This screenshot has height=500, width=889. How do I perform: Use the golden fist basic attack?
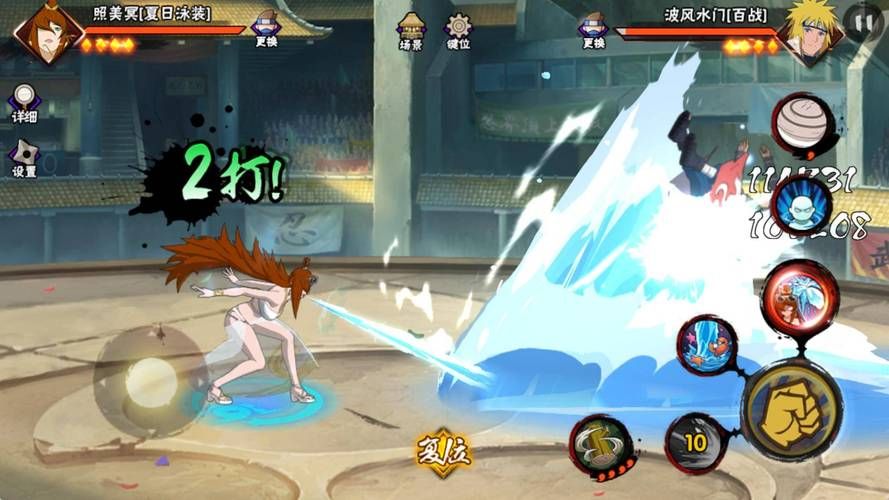coord(791,411)
